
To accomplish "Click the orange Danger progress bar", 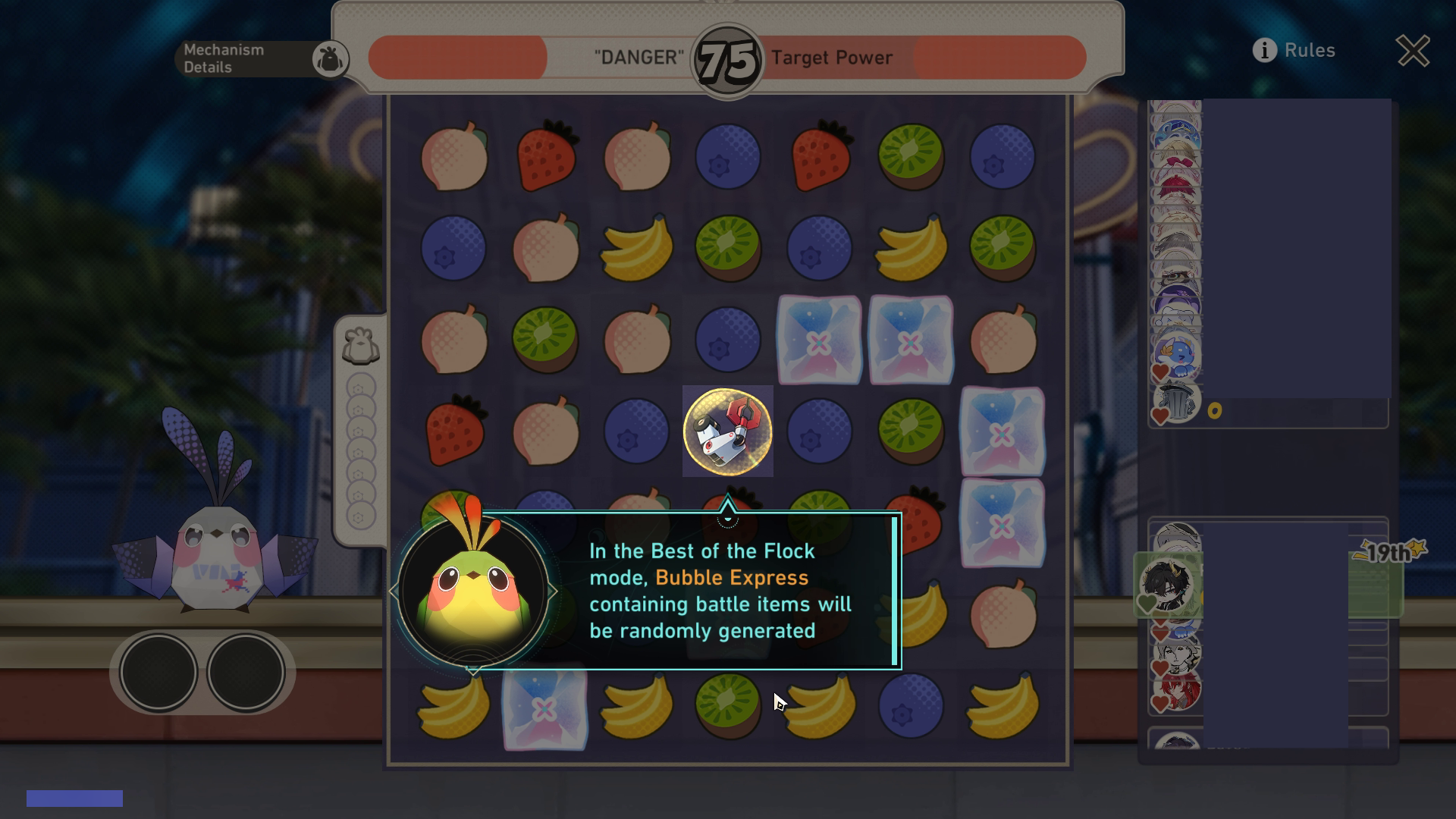I will 455,56.
